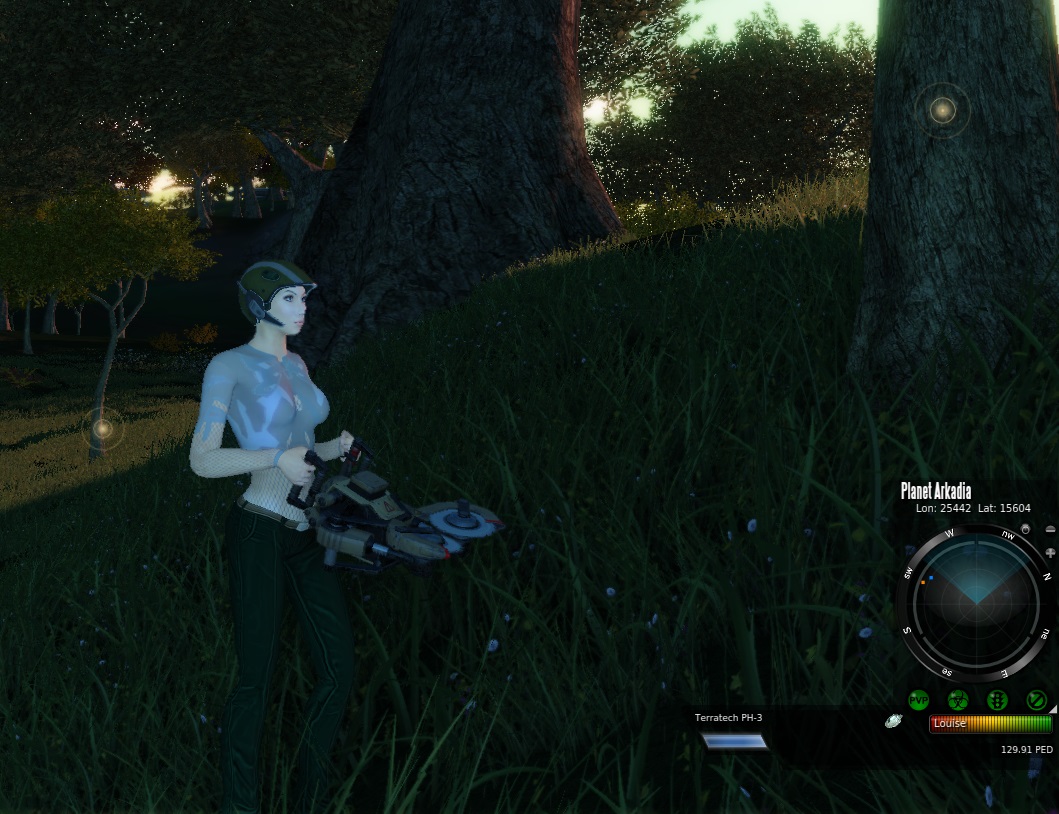The height and width of the screenshot is (814, 1059).
Task: Open the green traffic light icon
Action: [997, 700]
